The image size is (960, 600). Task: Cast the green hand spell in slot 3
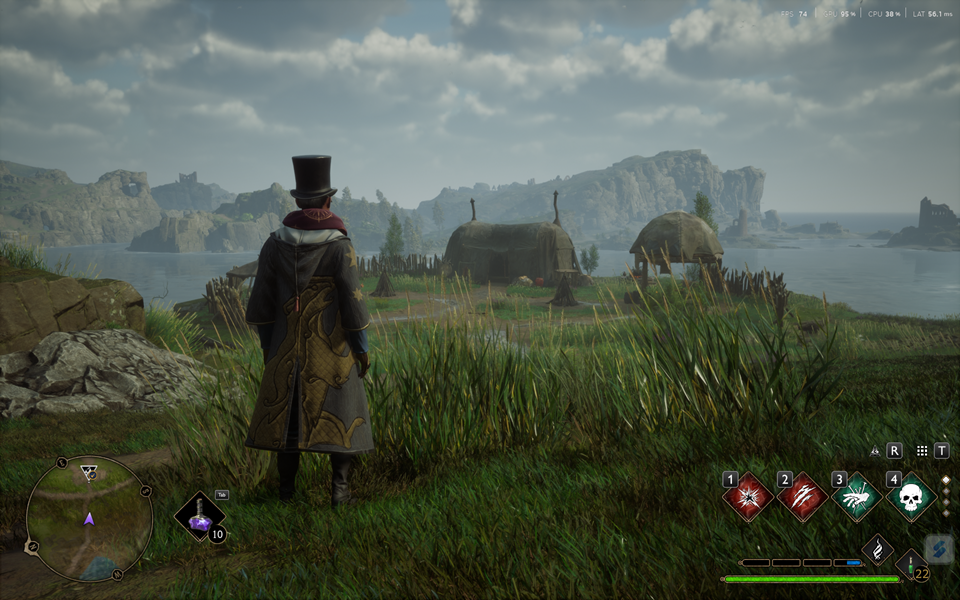pos(857,497)
